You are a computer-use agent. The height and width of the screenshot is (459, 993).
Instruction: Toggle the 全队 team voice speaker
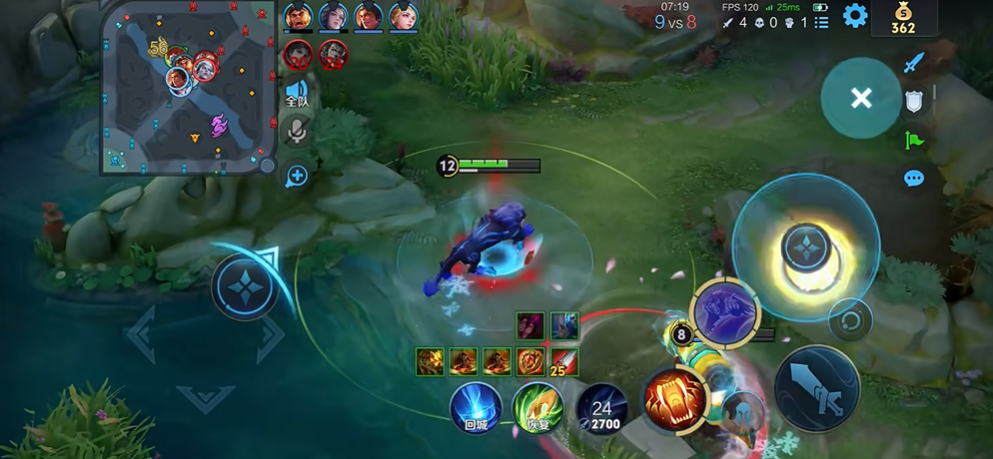coord(297,92)
